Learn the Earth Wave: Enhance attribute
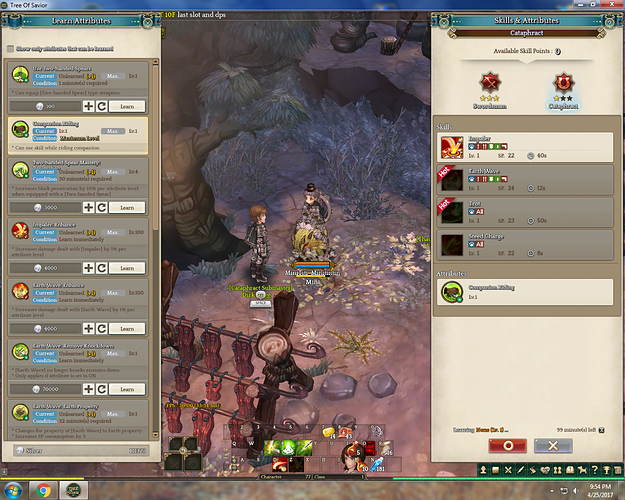The image size is (625, 500). [x=126, y=328]
